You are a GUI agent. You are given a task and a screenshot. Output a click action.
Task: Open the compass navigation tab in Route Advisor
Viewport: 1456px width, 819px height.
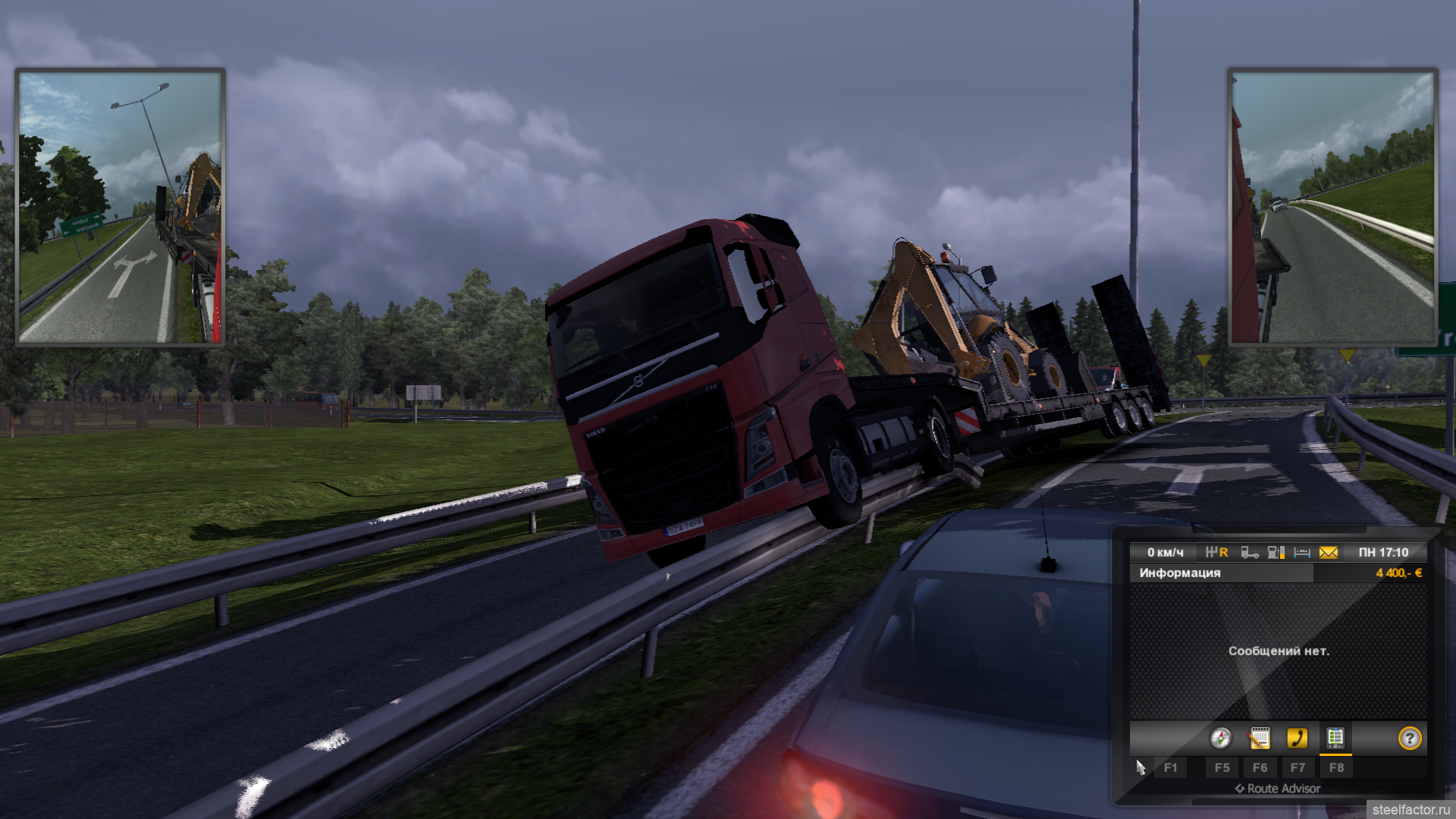point(1221,738)
